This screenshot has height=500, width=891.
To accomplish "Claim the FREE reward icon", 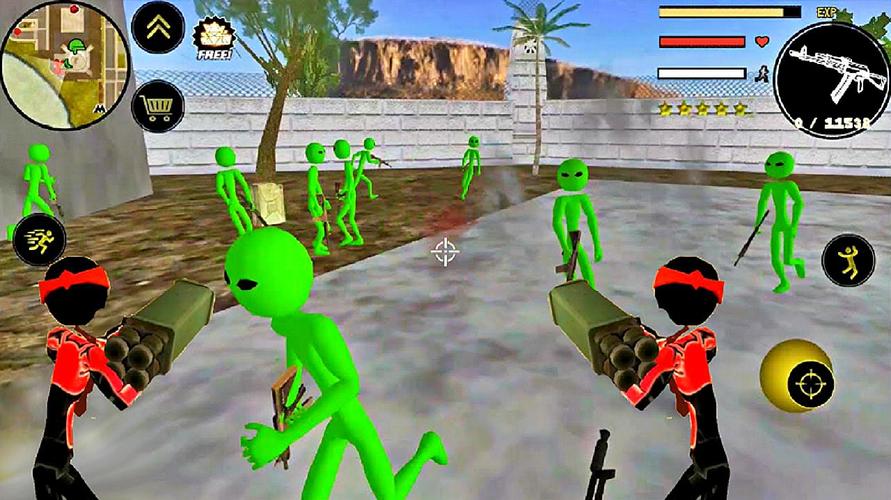I will pos(213,40).
